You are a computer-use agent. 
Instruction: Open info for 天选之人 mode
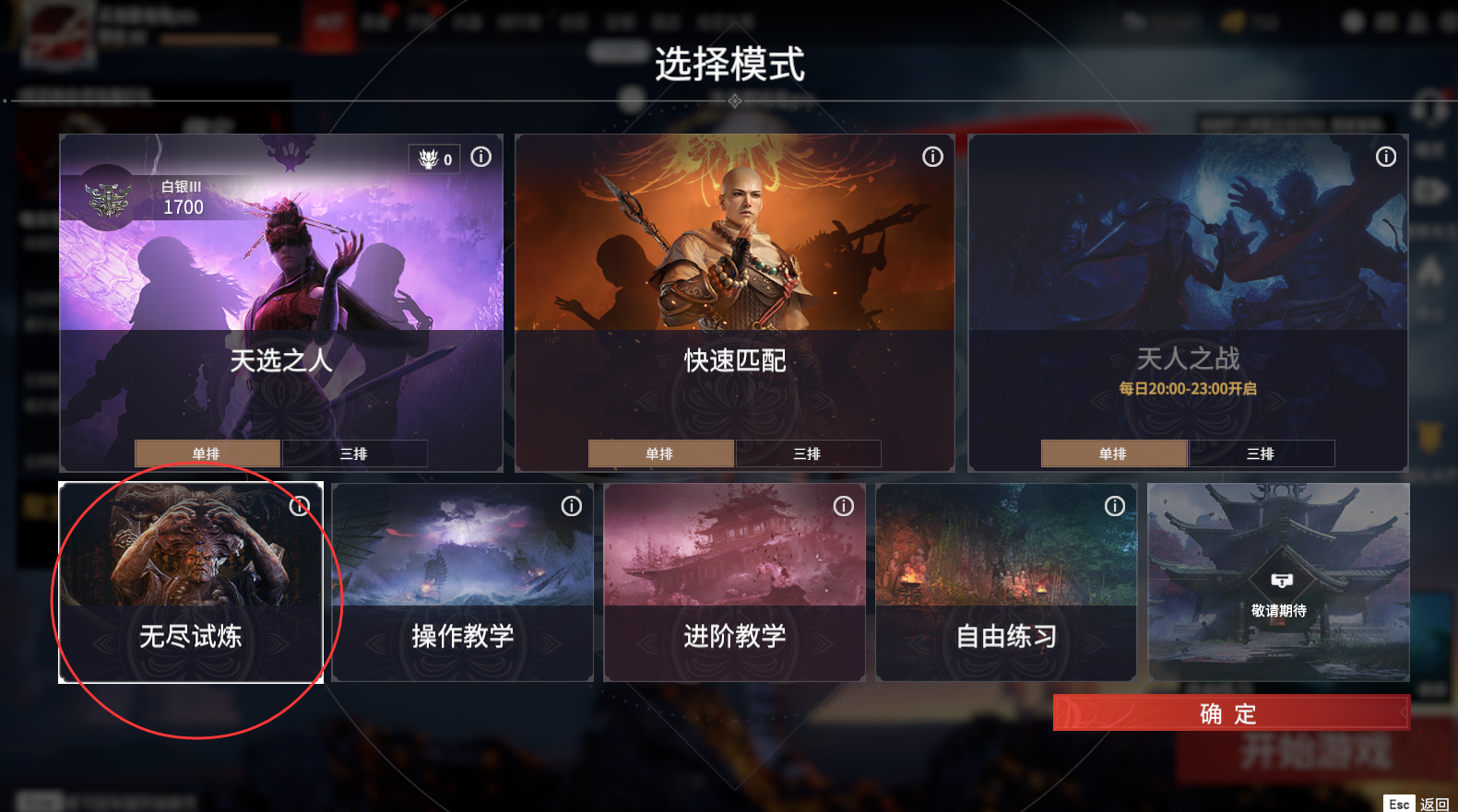click(x=480, y=157)
